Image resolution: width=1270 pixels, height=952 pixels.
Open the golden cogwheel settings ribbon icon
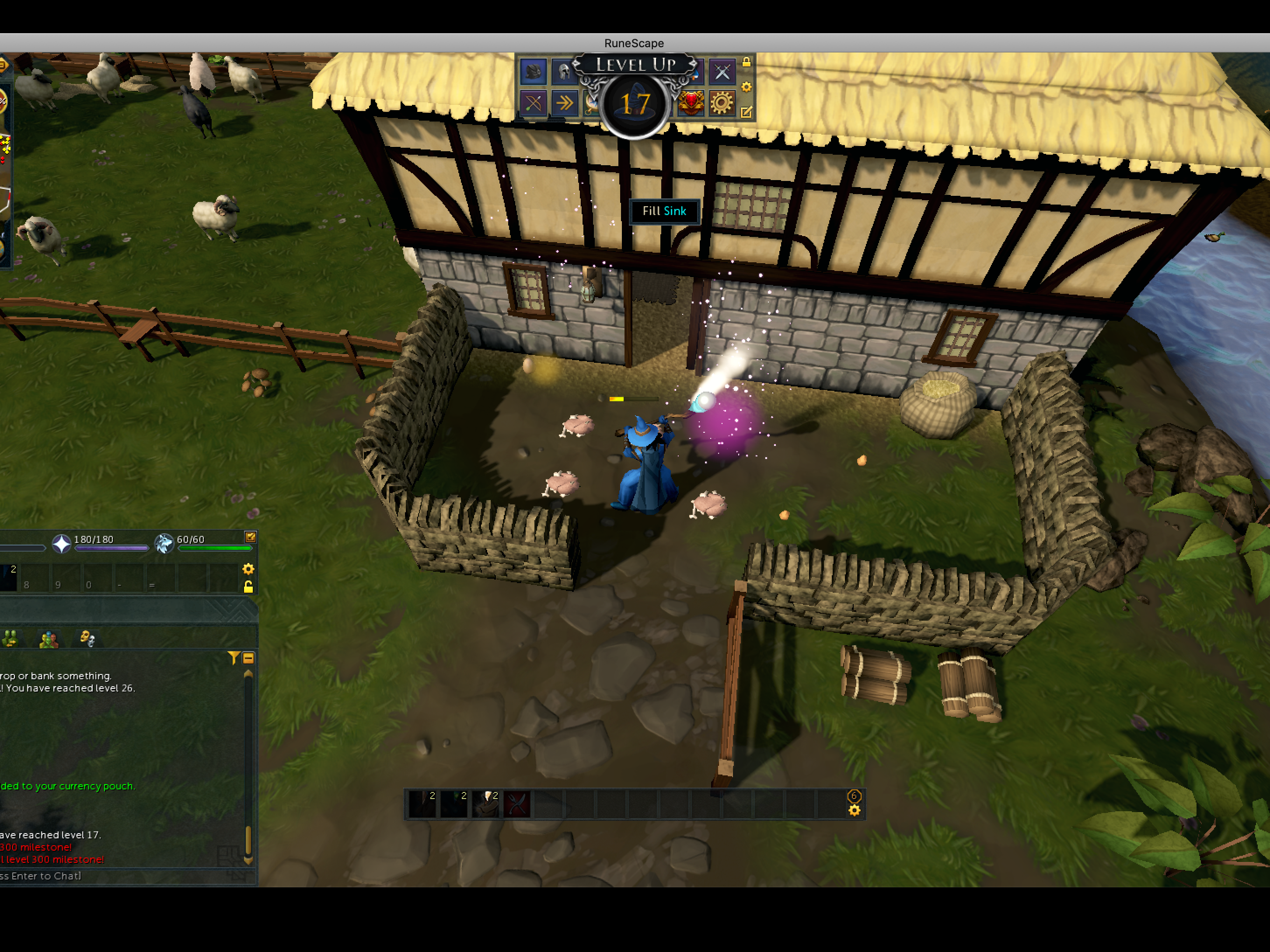coord(722,103)
